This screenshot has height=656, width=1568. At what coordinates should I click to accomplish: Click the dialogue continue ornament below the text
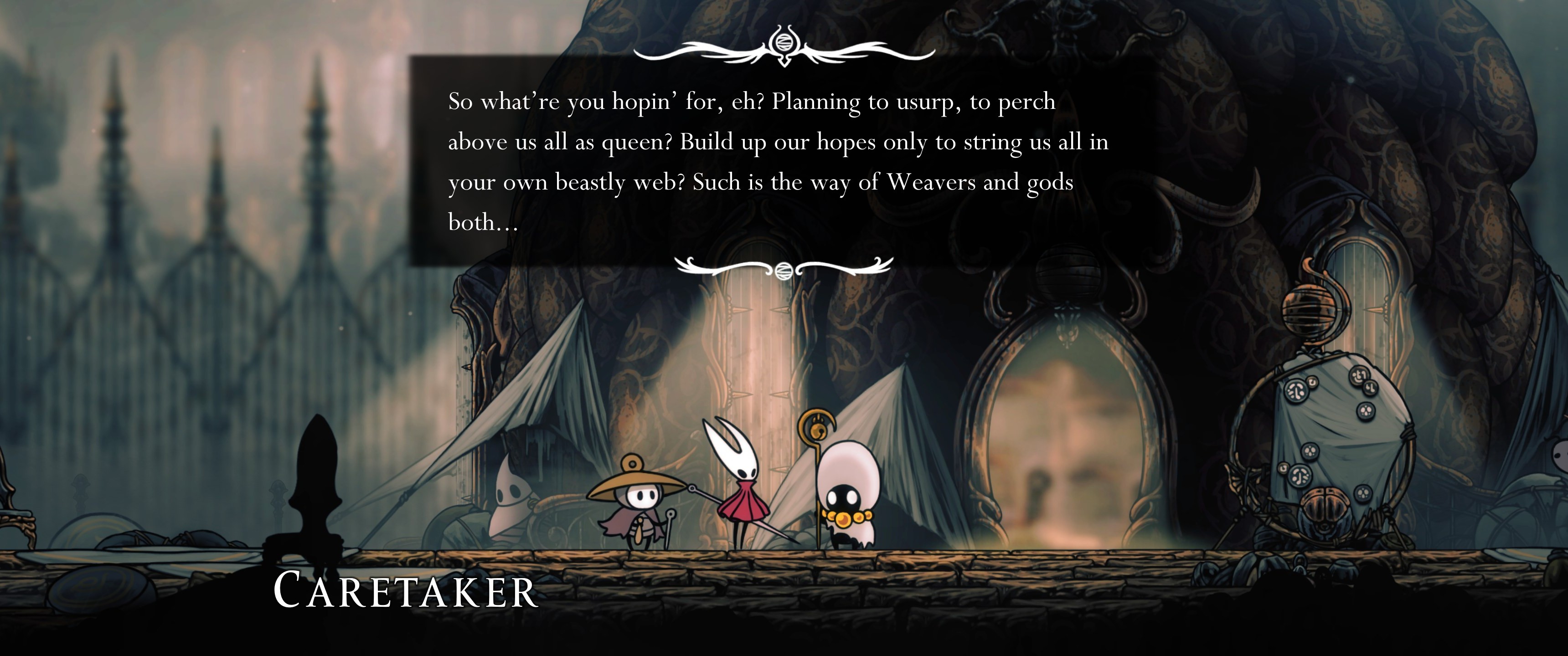coord(784,268)
